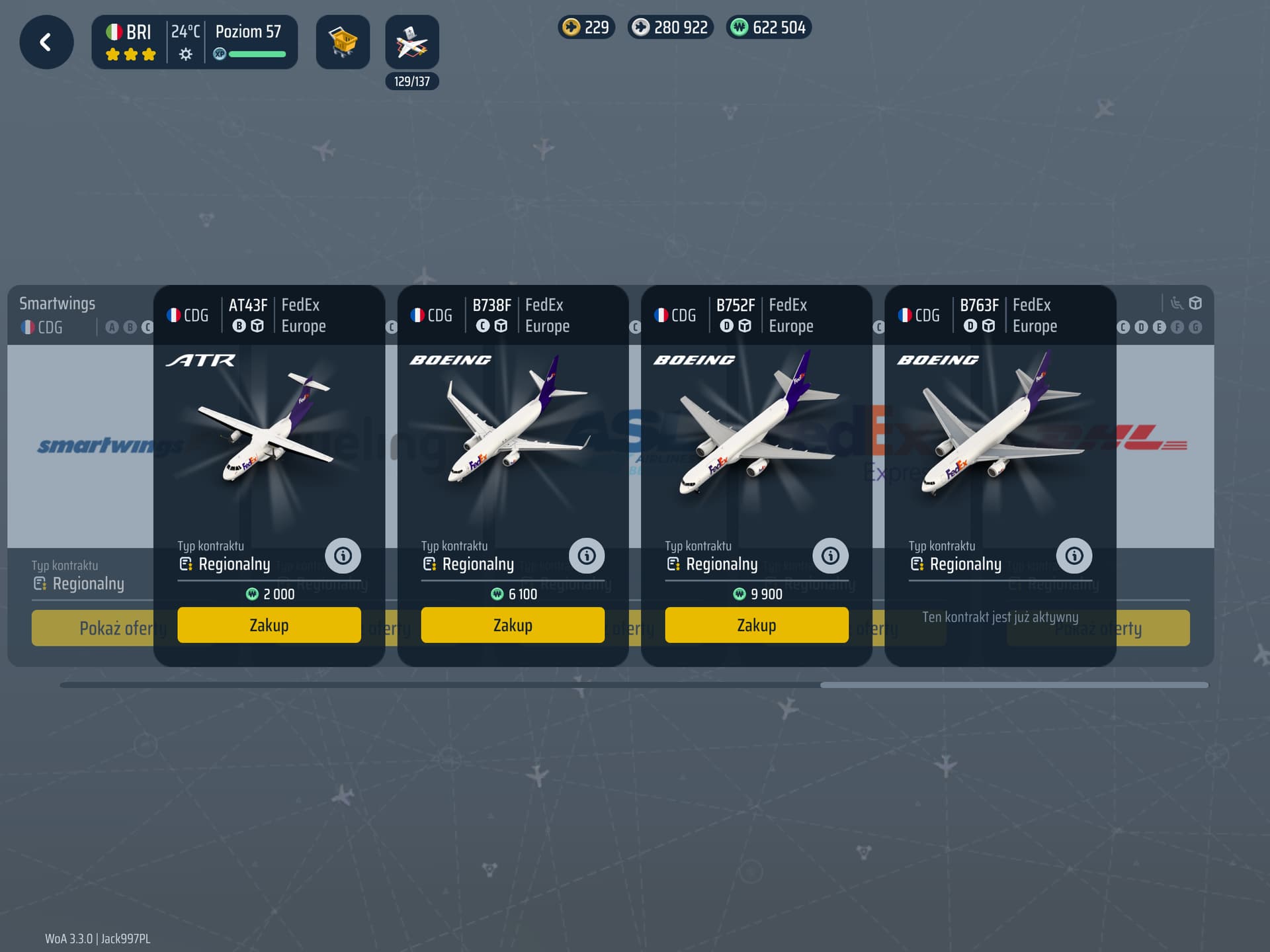This screenshot has width=1270, height=952.
Task: Select the Smartwings airline card
Action: [79, 445]
